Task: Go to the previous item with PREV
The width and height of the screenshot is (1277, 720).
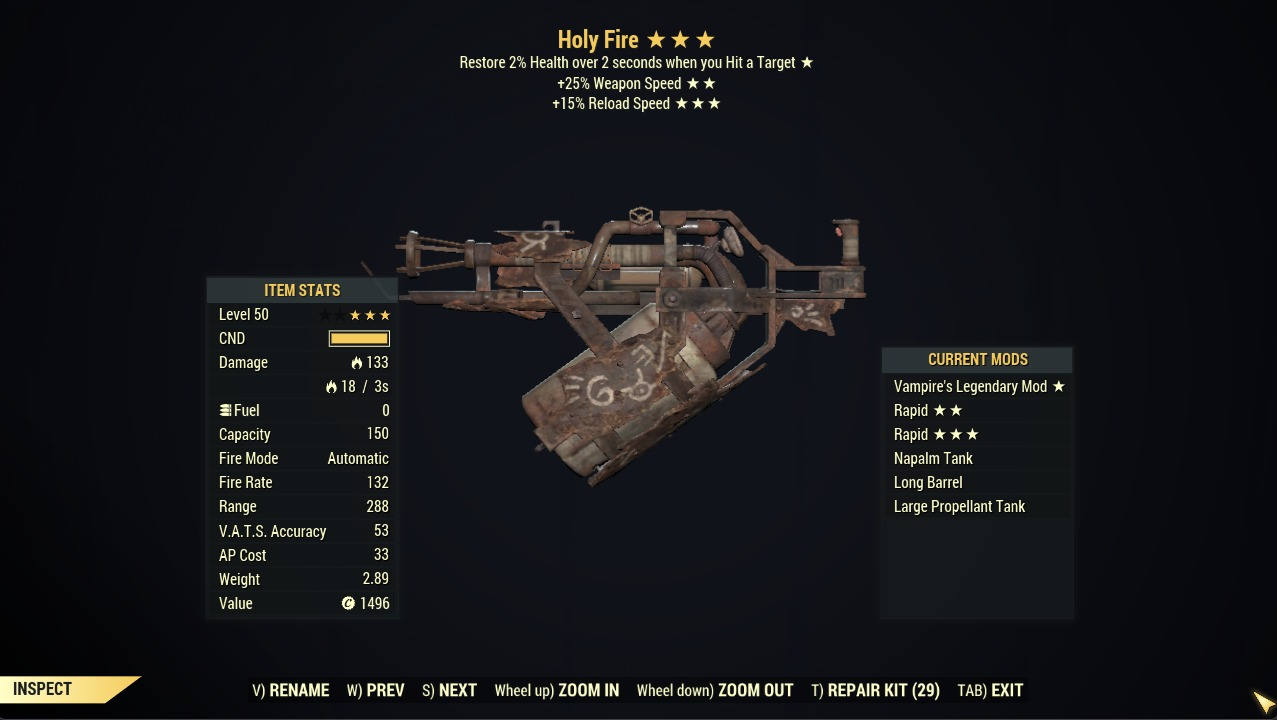Action: pyautogui.click(x=376, y=690)
